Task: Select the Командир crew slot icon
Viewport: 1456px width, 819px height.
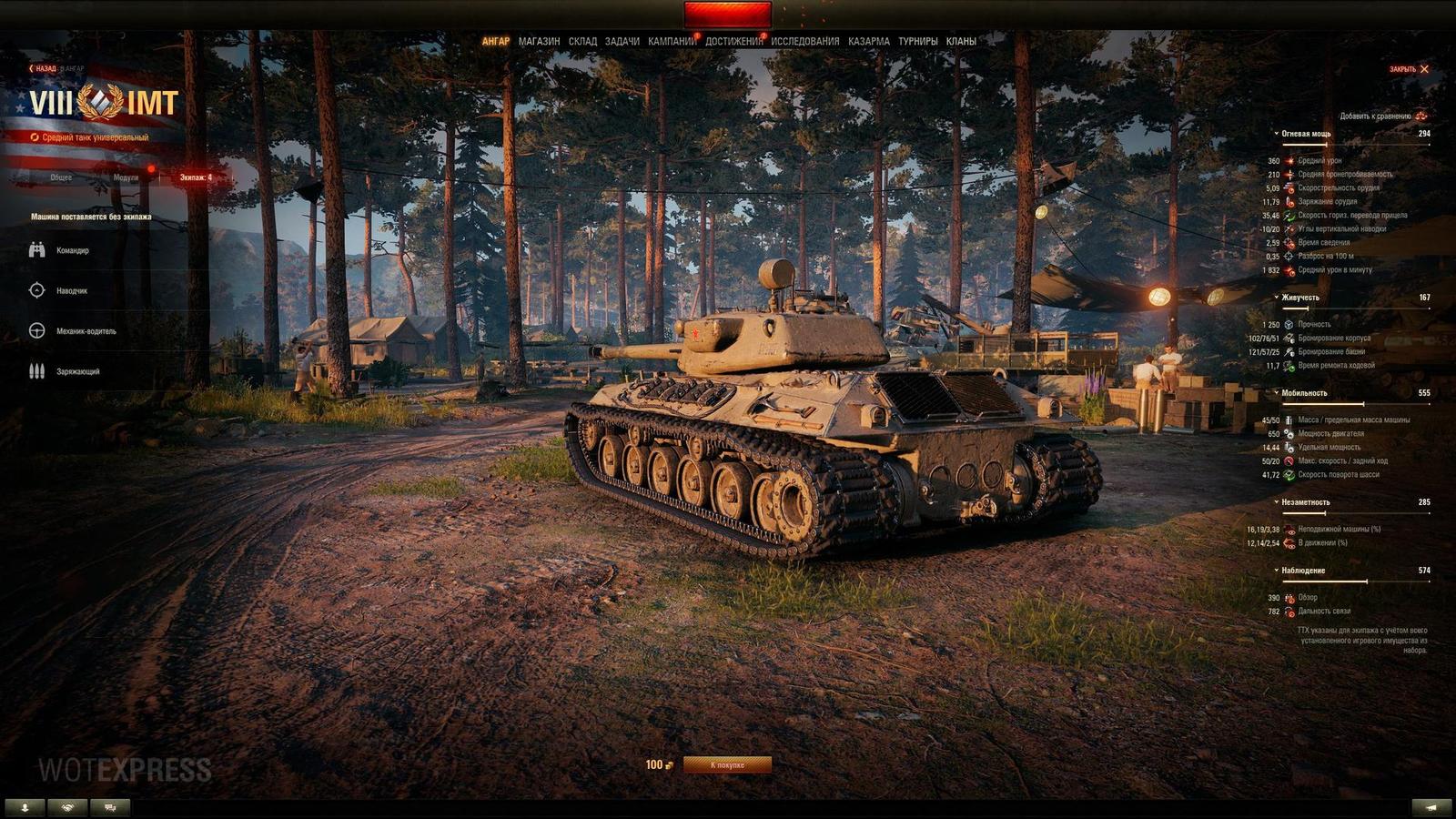Action: [x=36, y=248]
